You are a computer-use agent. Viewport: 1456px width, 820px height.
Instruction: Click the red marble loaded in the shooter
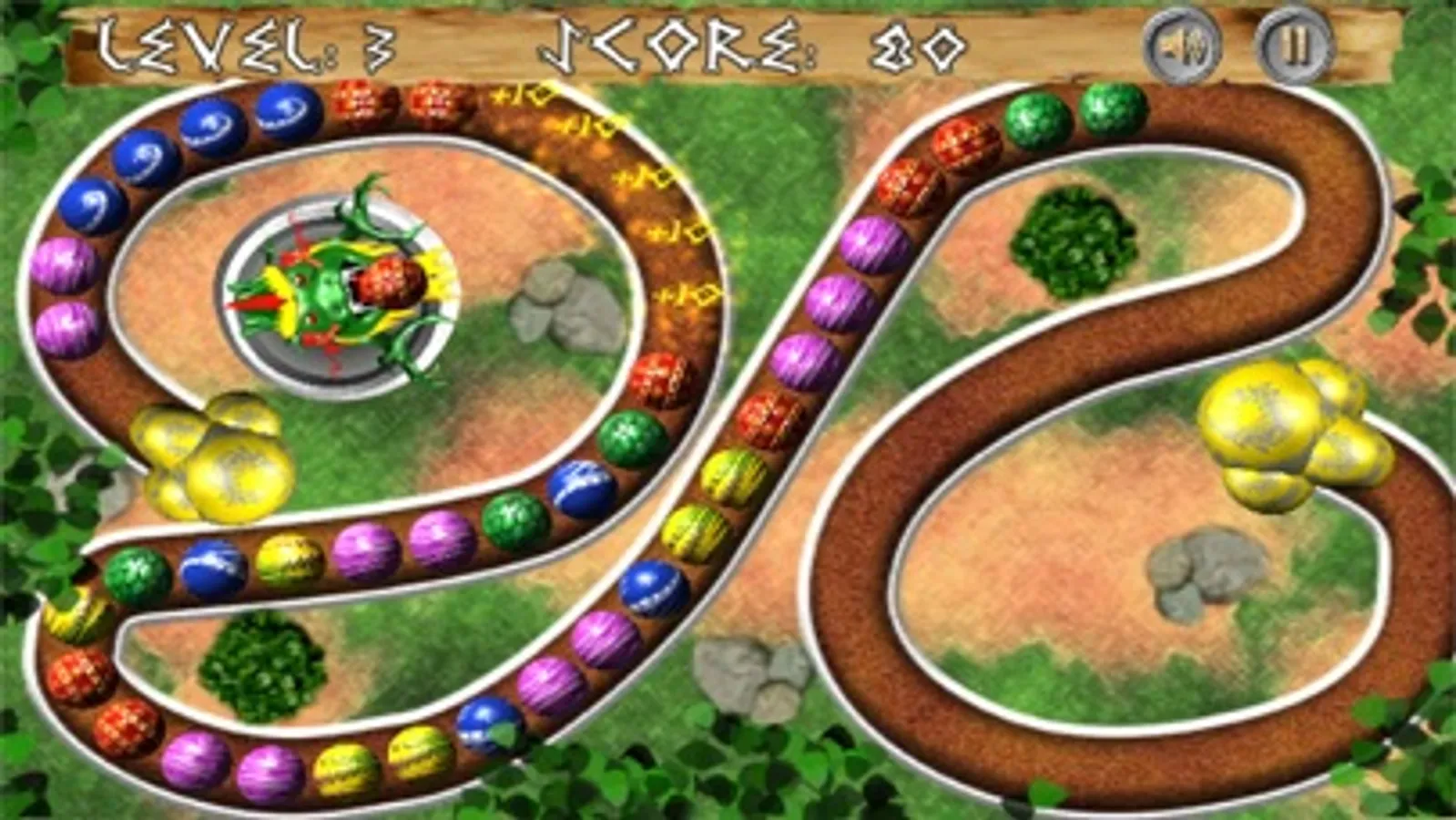point(392,282)
